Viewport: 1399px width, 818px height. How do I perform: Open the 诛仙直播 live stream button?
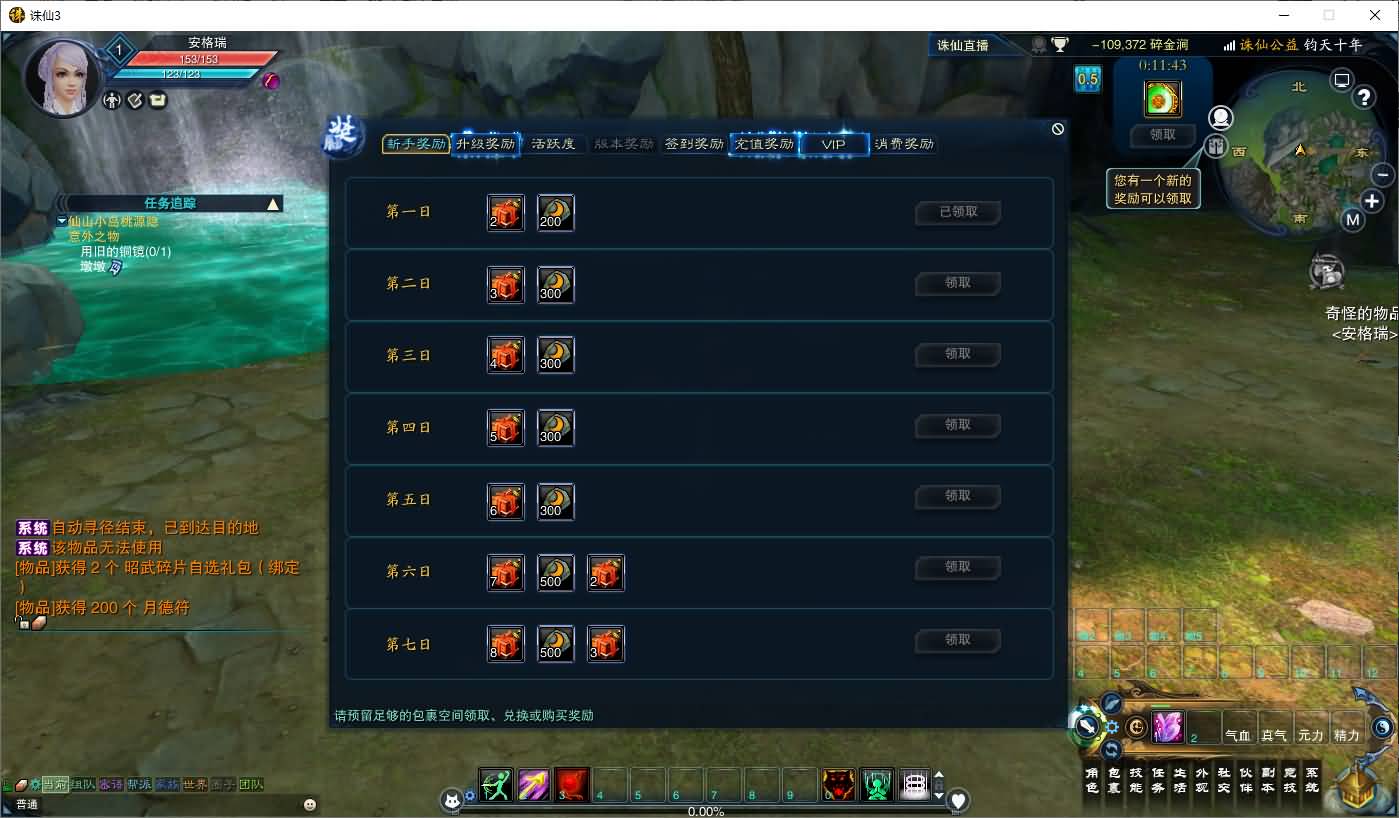[x=962, y=45]
